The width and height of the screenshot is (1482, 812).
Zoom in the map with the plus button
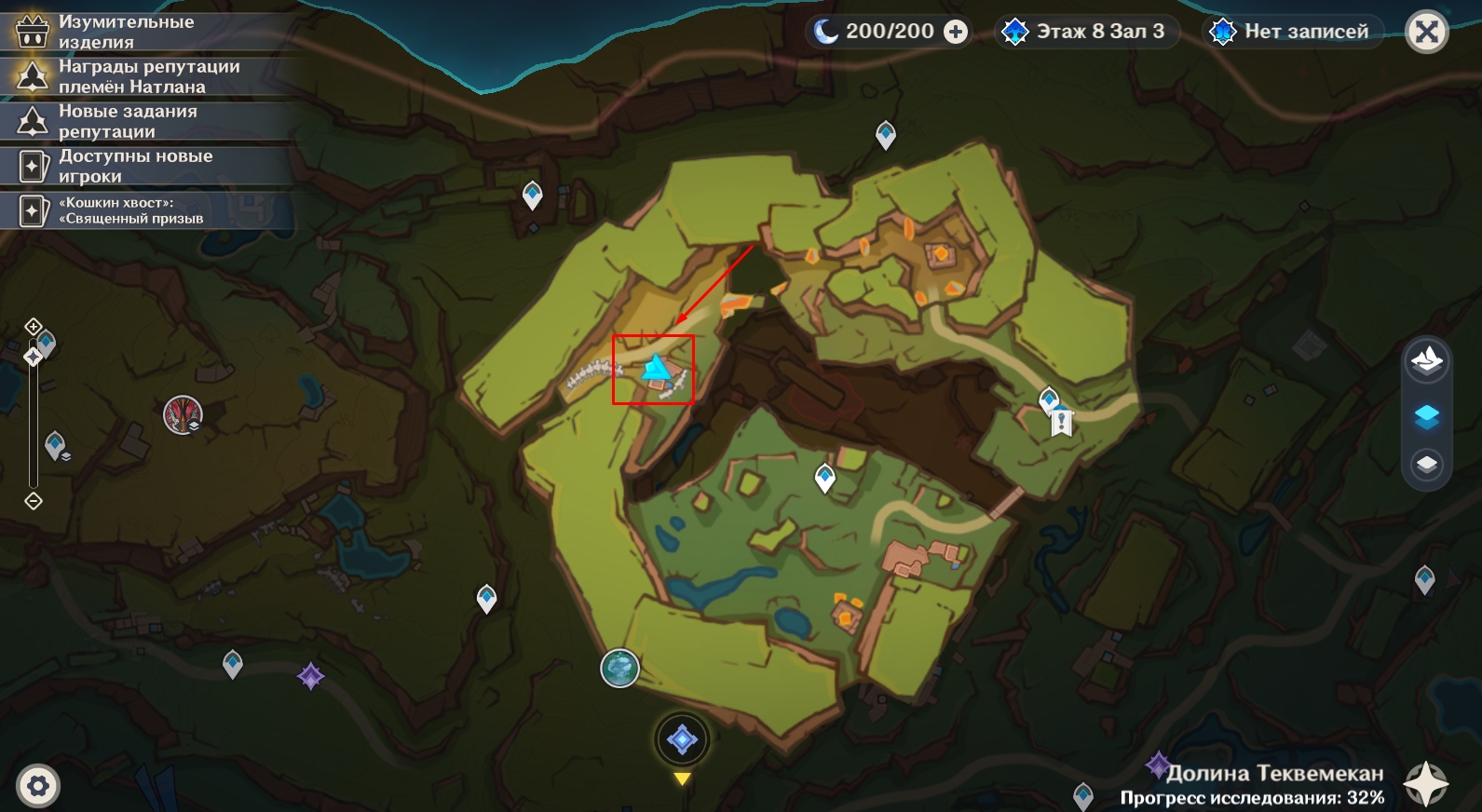click(x=34, y=326)
